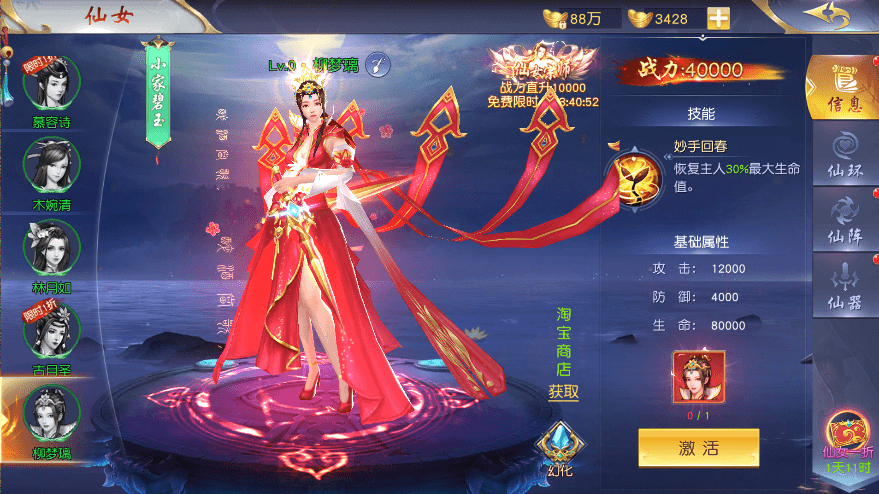Select the fairy card material slot
The height and width of the screenshot is (494, 879).
click(x=699, y=377)
